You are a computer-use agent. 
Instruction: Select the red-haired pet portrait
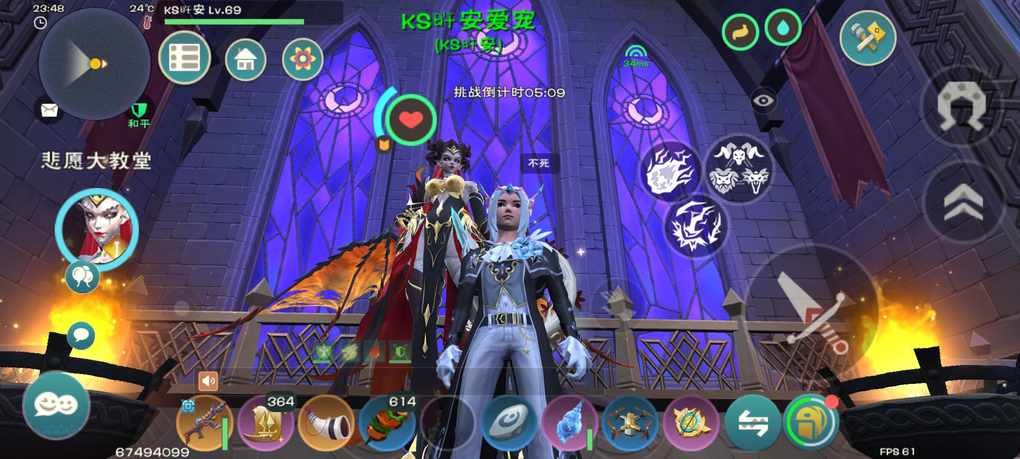(x=96, y=227)
